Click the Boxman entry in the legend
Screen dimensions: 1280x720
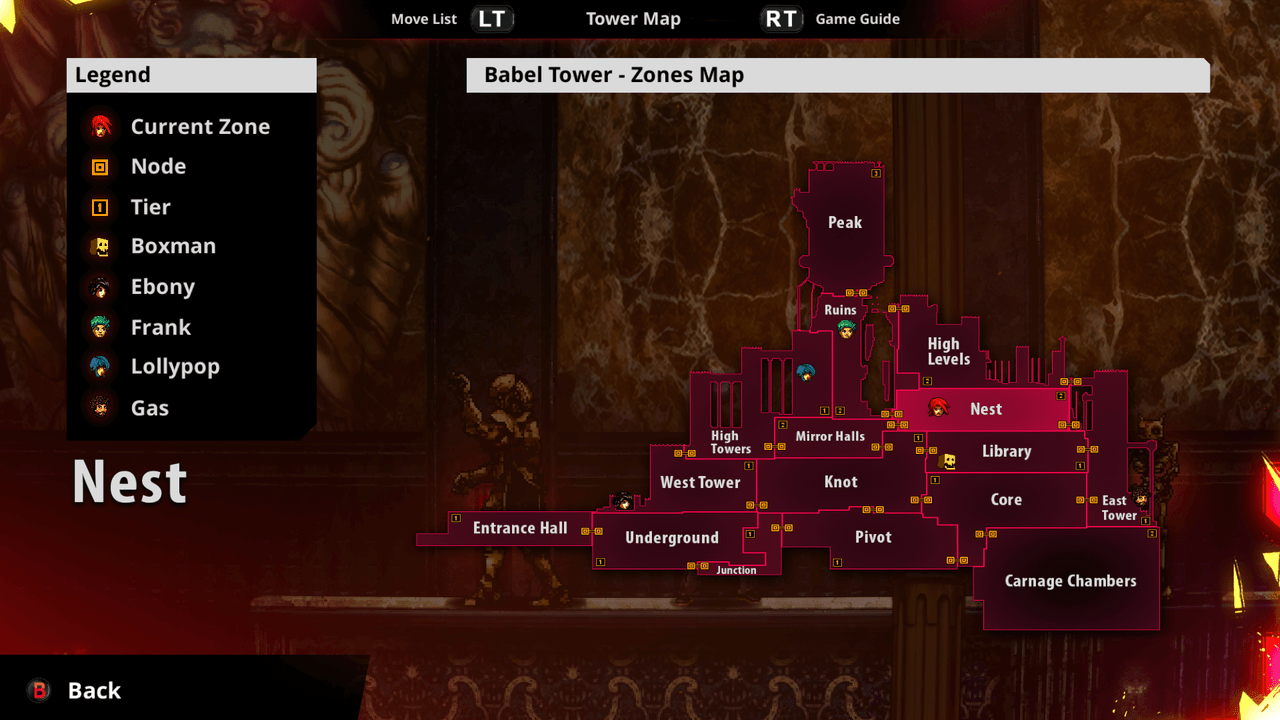pos(172,246)
